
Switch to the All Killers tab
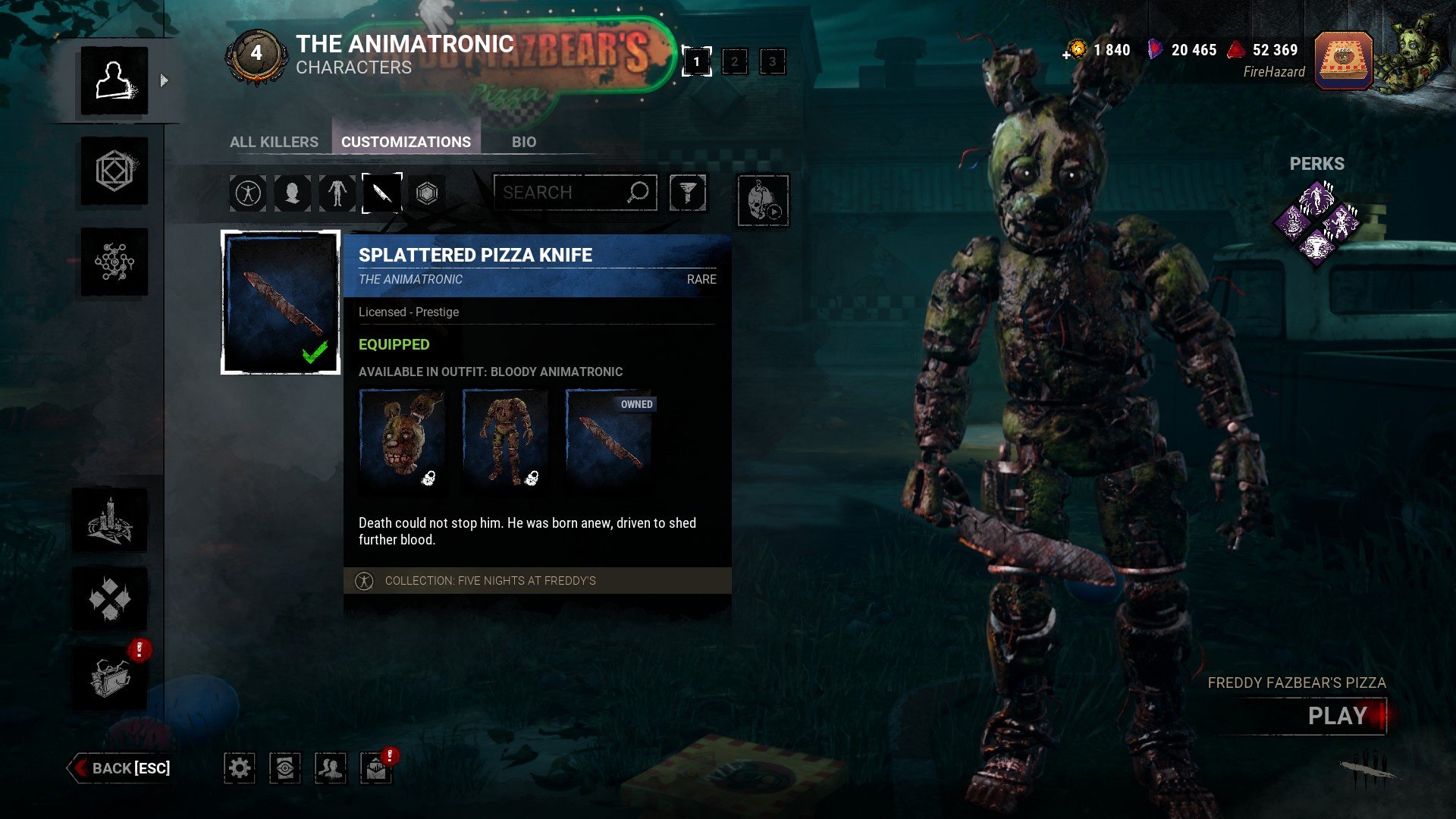(274, 142)
